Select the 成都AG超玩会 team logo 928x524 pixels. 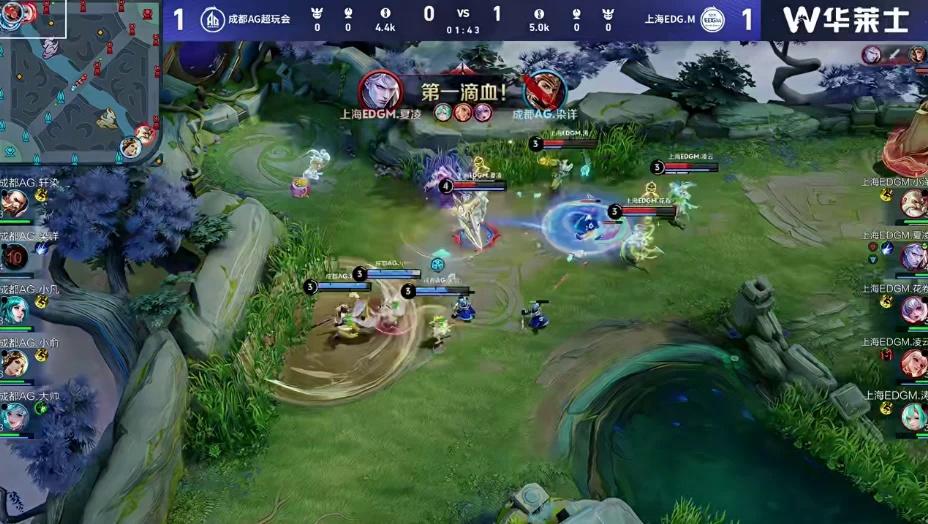pos(213,20)
